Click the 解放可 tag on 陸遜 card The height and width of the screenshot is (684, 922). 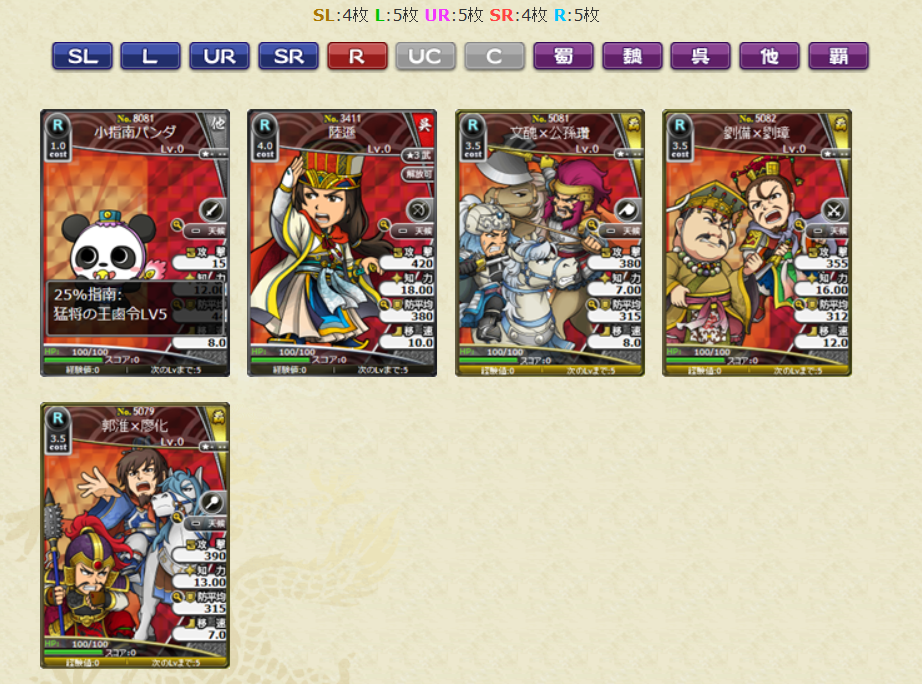point(417,174)
